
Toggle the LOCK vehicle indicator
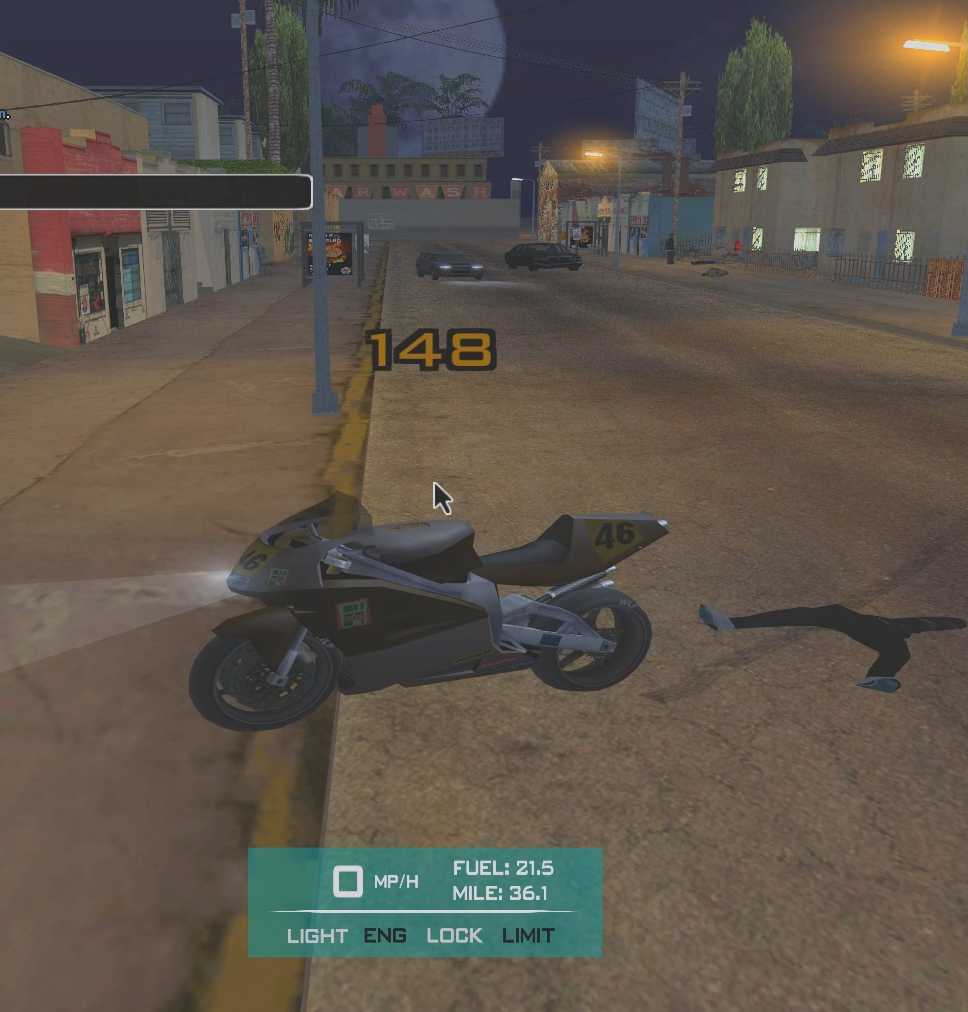click(x=454, y=936)
